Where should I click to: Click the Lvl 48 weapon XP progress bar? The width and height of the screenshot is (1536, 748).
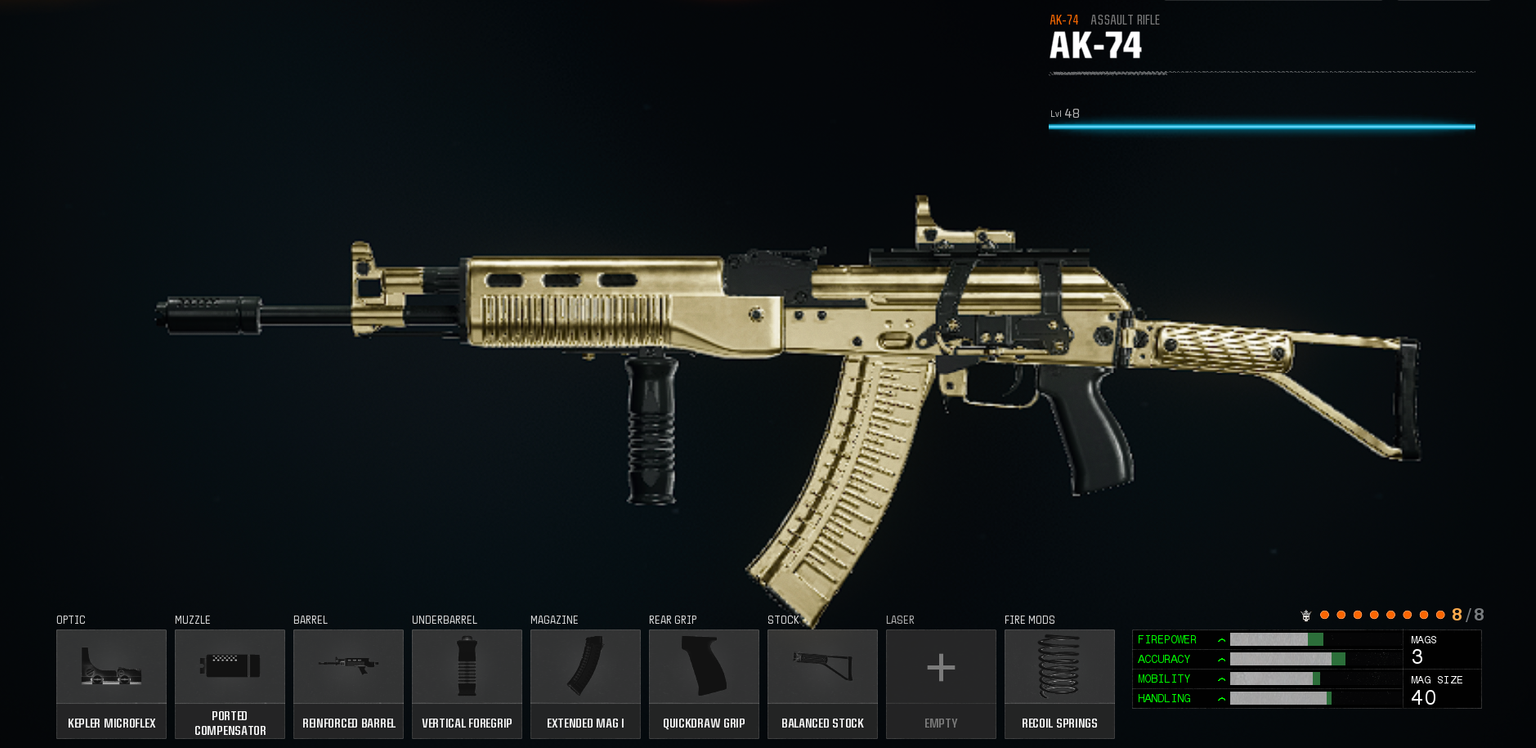pyautogui.click(x=1260, y=126)
